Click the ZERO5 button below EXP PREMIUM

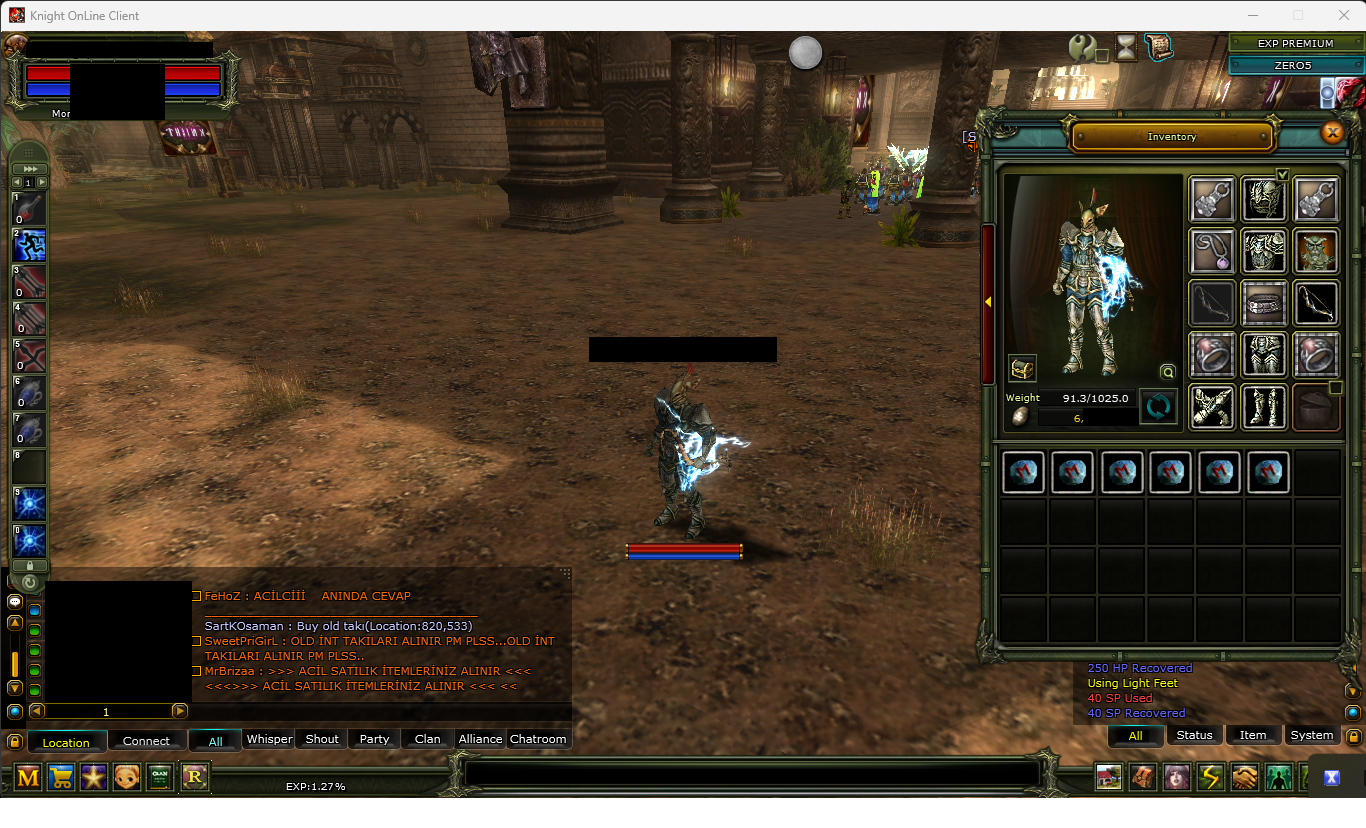click(1294, 65)
